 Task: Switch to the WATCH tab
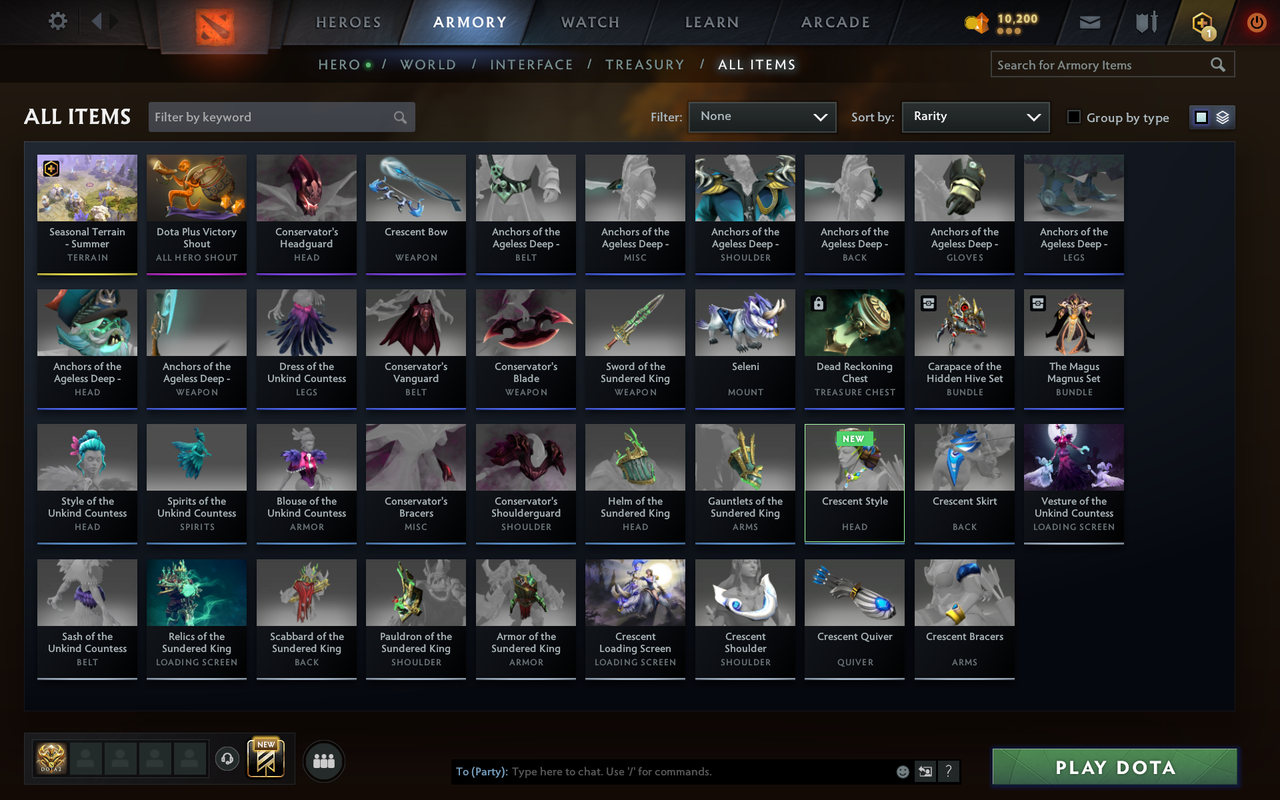[589, 22]
